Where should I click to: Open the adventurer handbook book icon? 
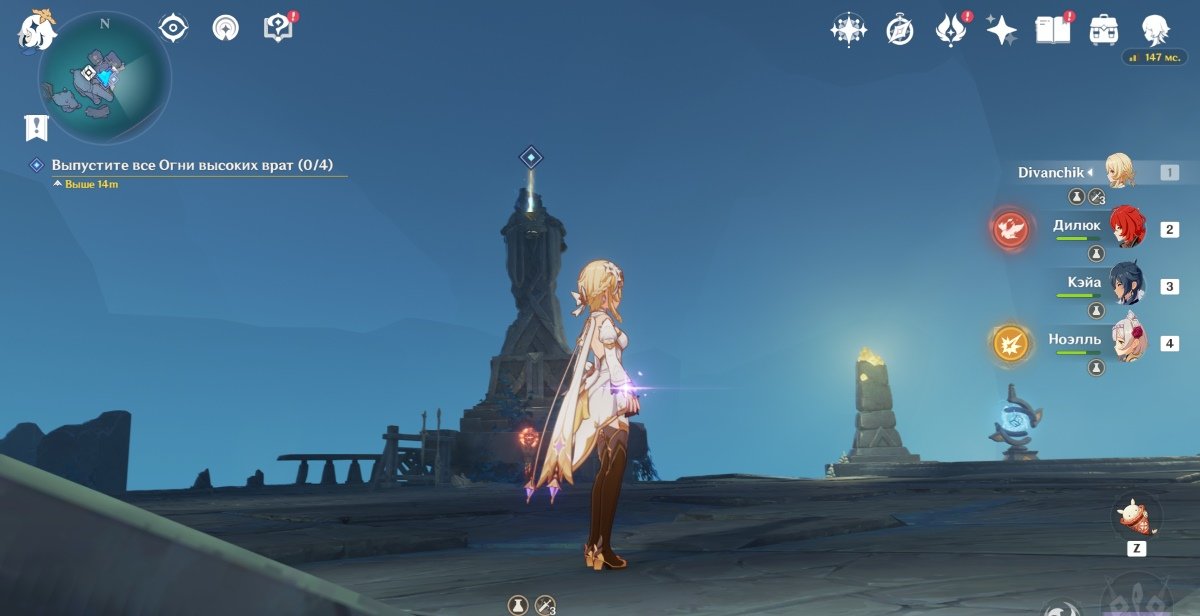pos(1053,30)
